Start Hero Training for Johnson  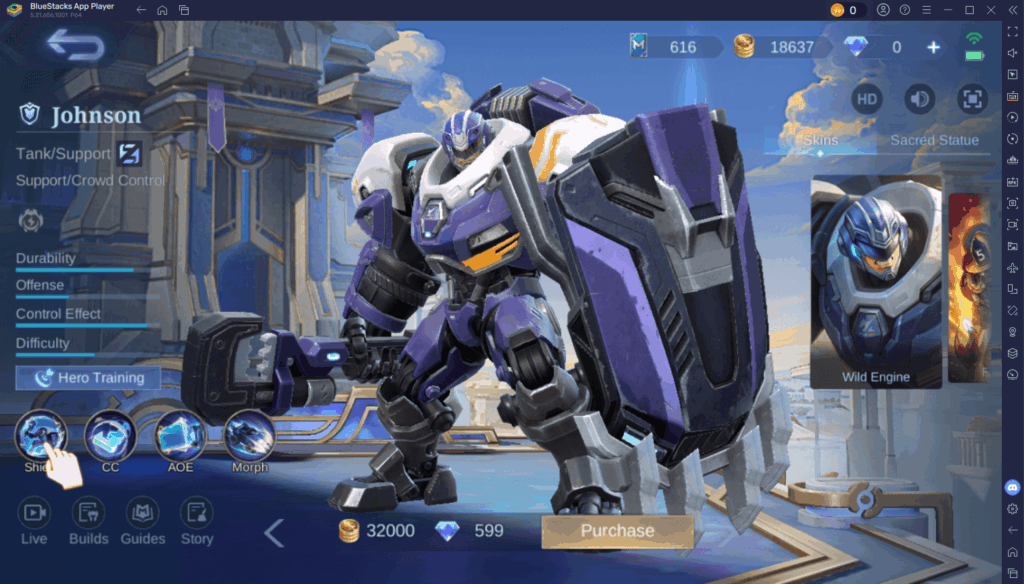coord(88,378)
